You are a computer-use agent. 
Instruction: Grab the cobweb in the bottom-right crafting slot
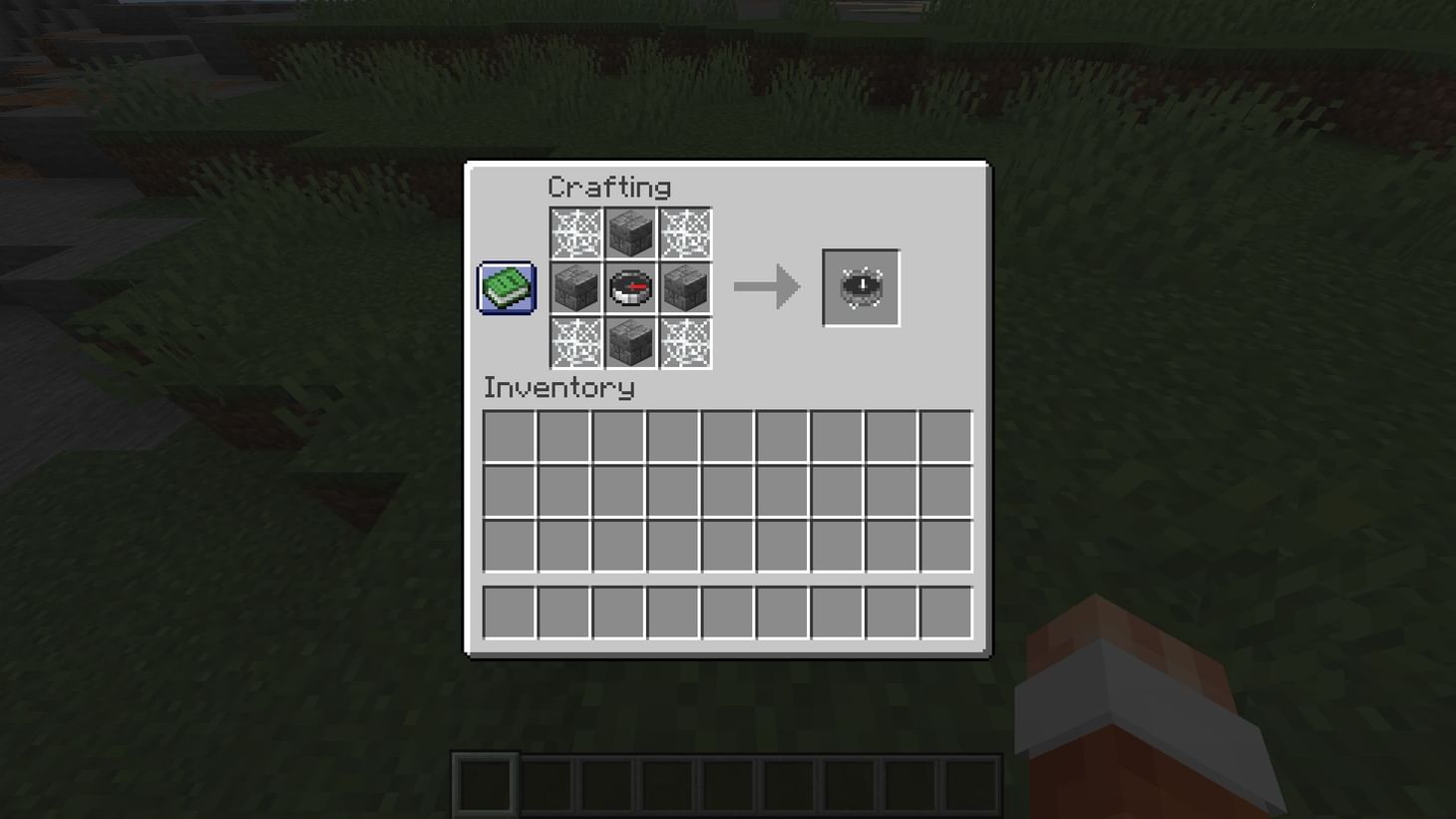click(x=686, y=344)
